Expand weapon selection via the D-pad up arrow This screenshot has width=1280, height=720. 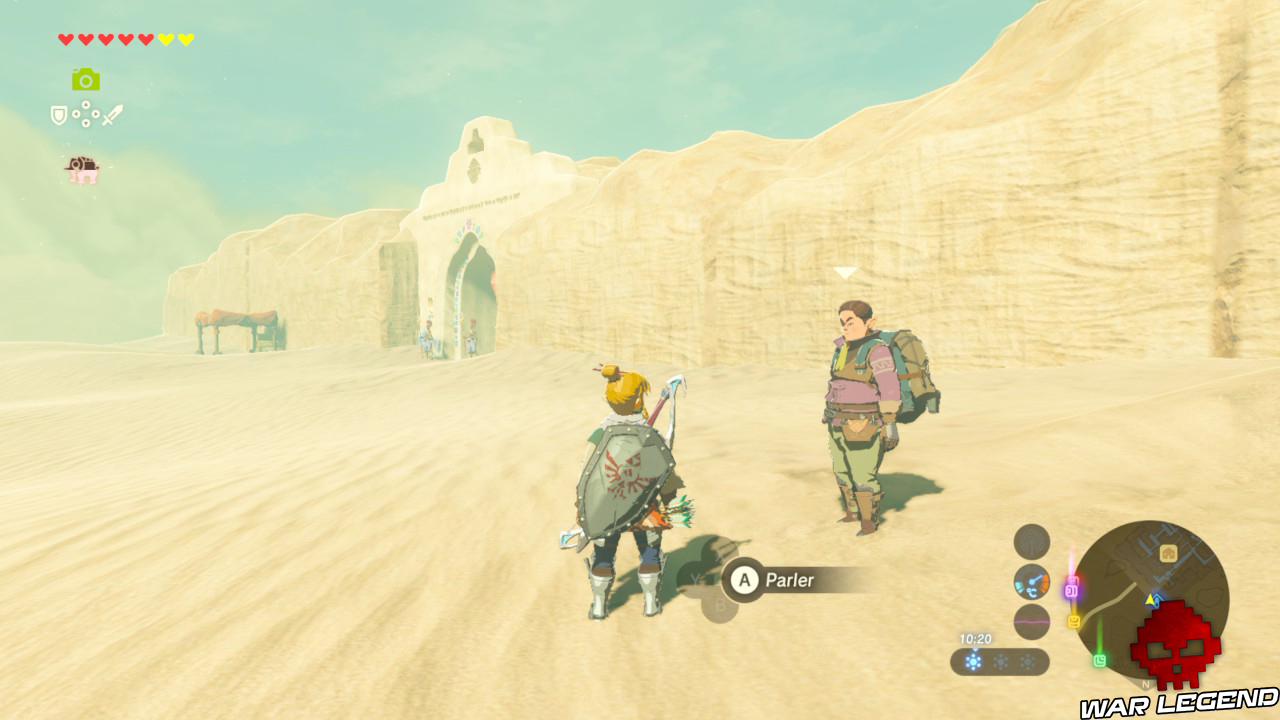click(86, 104)
